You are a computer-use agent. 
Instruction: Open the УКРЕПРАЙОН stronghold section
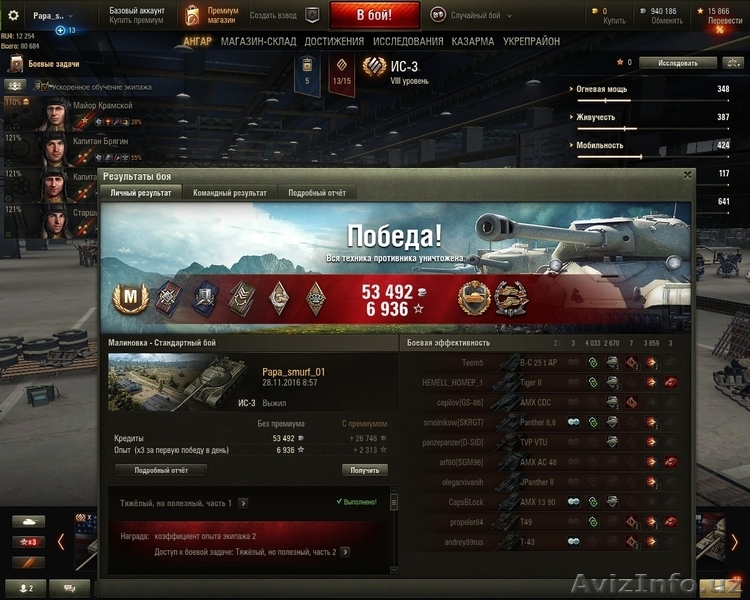(532, 42)
